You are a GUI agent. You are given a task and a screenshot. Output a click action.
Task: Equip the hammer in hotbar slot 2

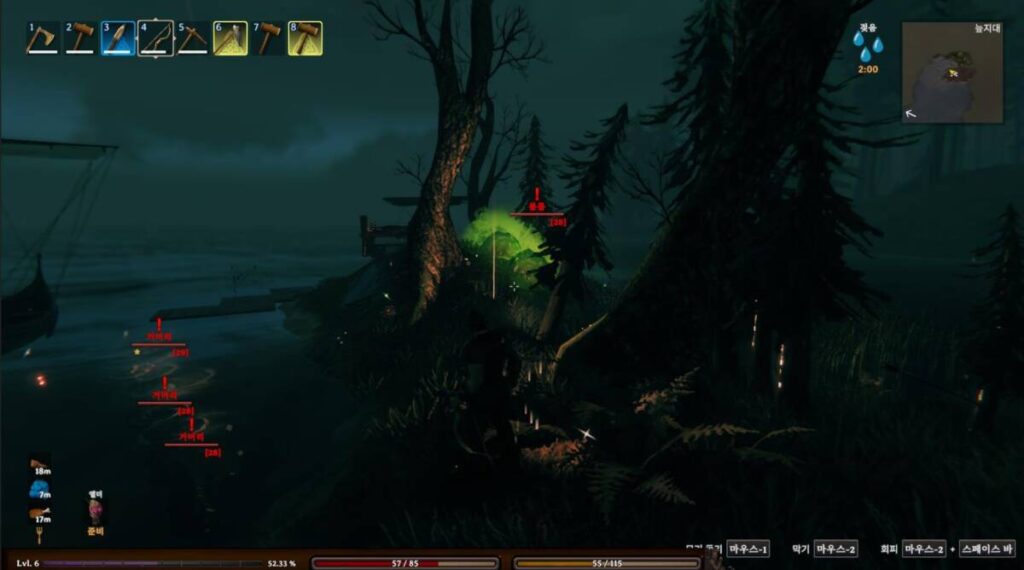tap(80, 39)
